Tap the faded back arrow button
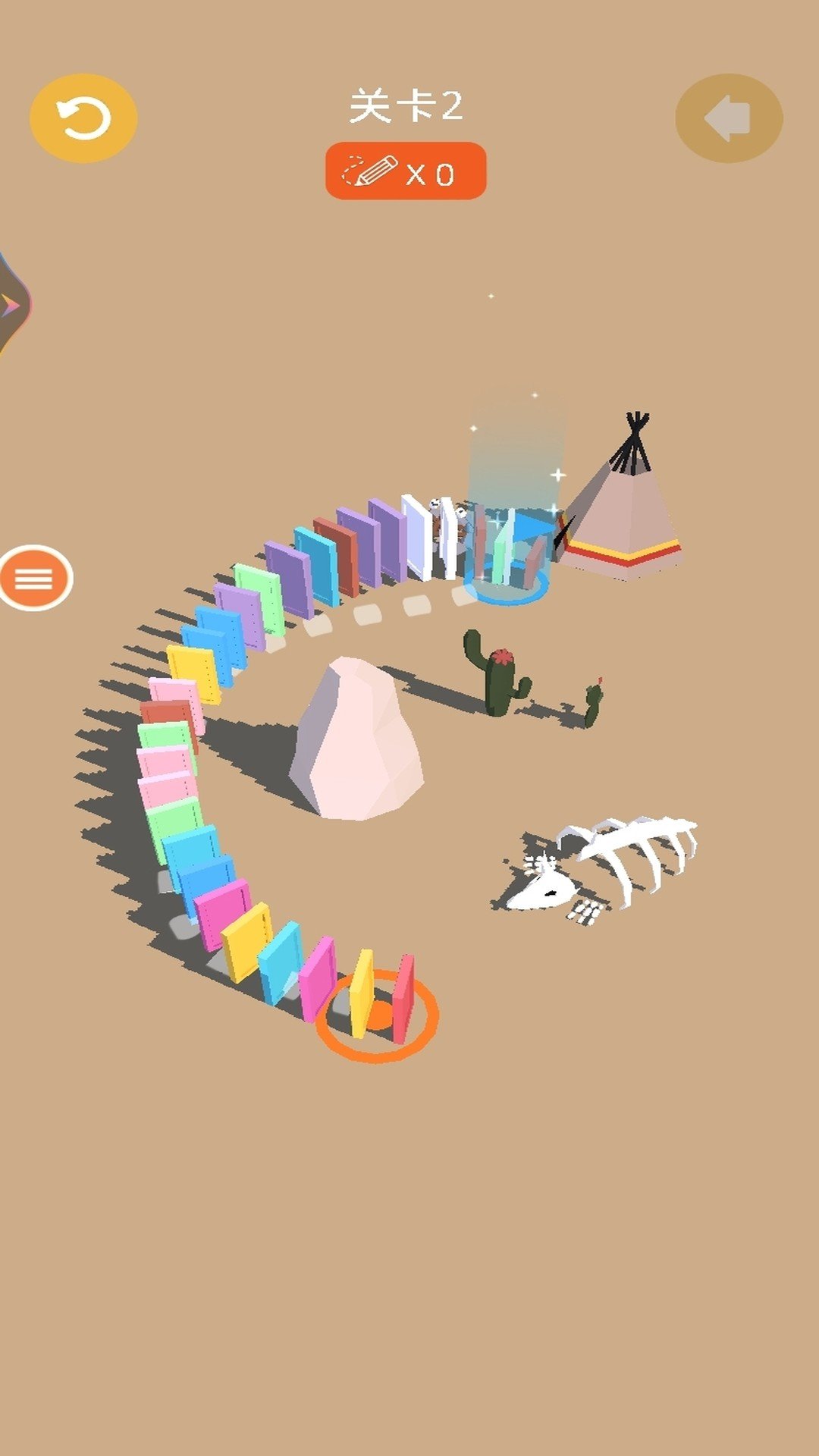Viewport: 819px width, 1456px height. (729, 118)
